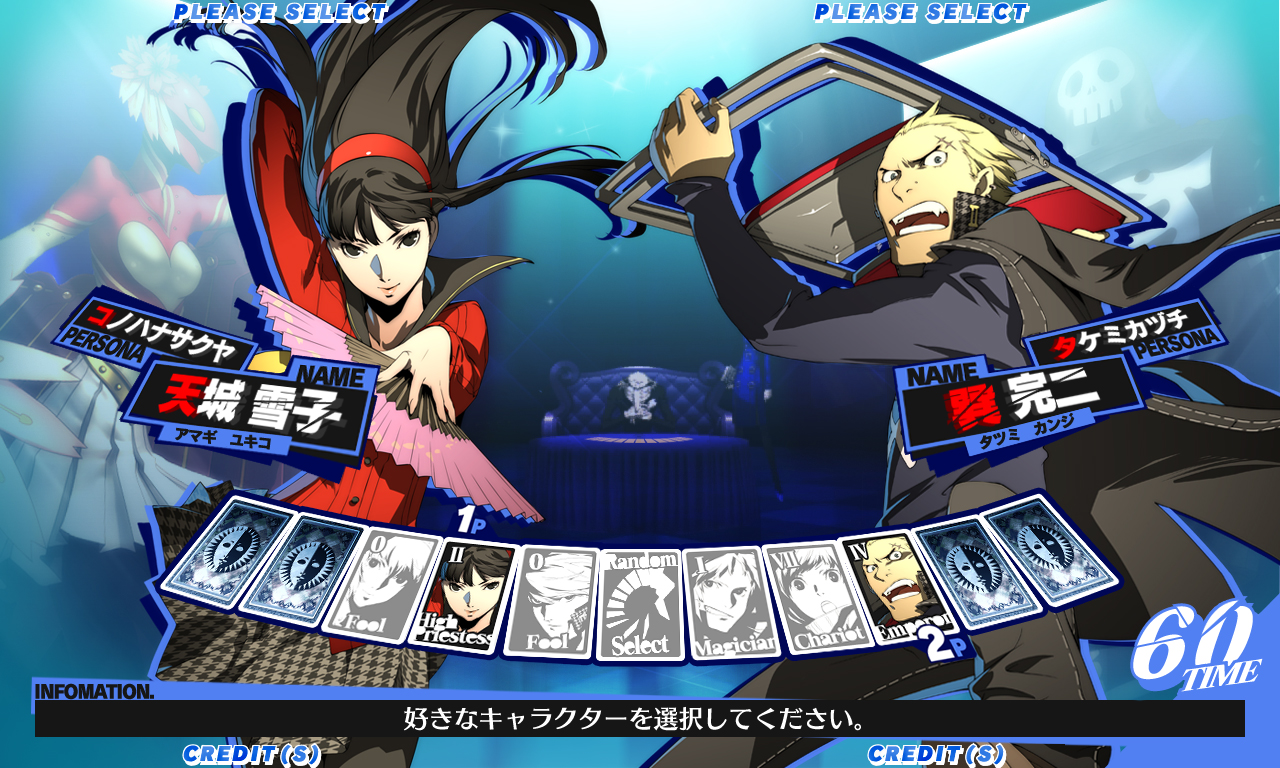Click the INFORMATION message bar

pos(640,717)
